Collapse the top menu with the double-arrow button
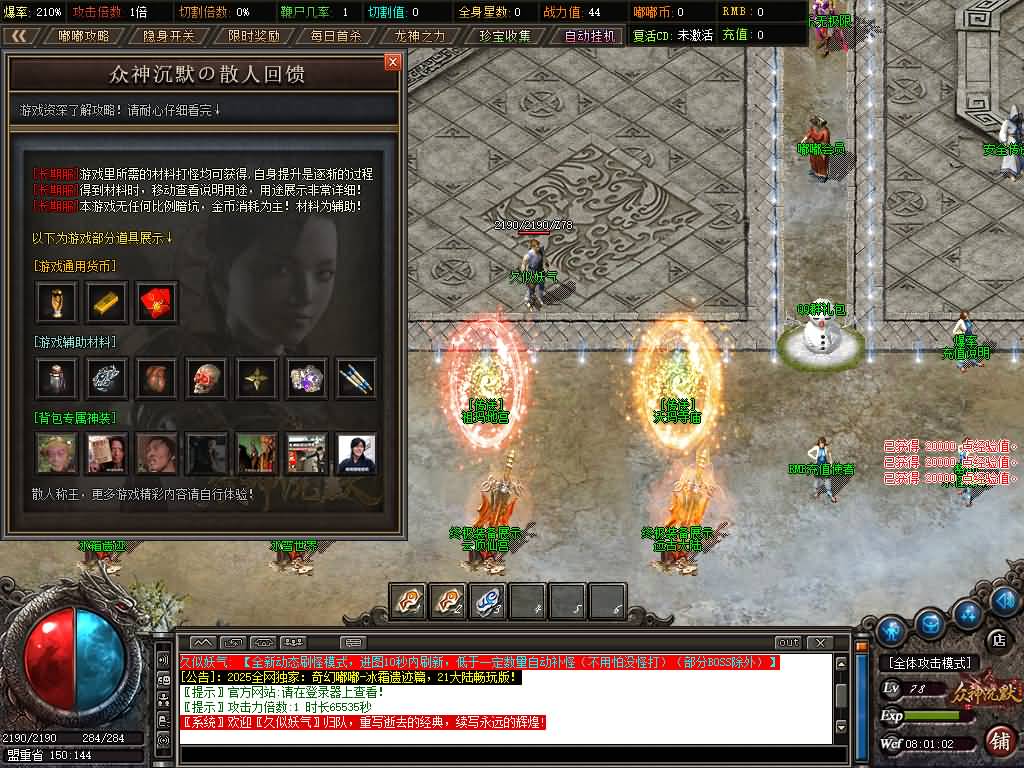Viewport: 1024px width, 768px height. point(17,36)
